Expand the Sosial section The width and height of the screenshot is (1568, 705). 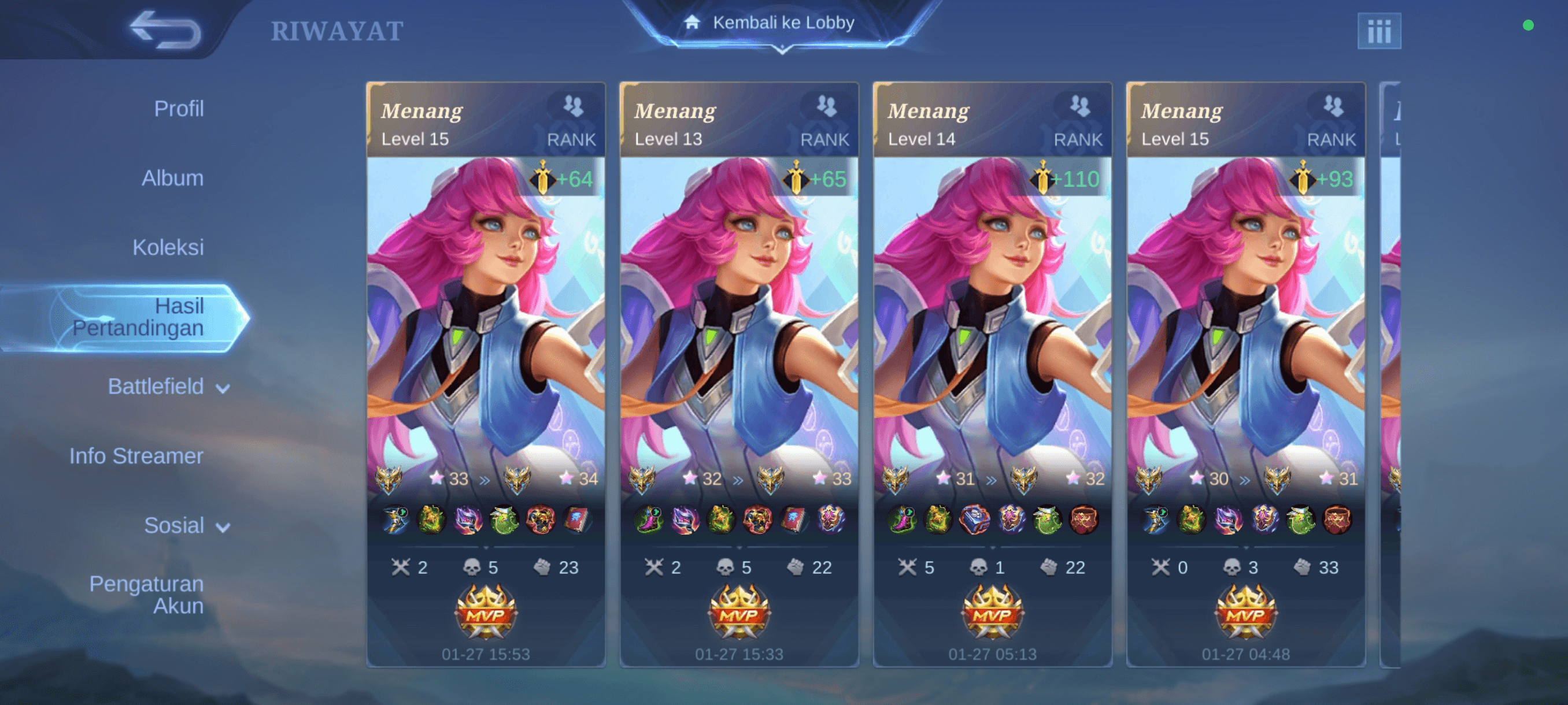click(186, 525)
